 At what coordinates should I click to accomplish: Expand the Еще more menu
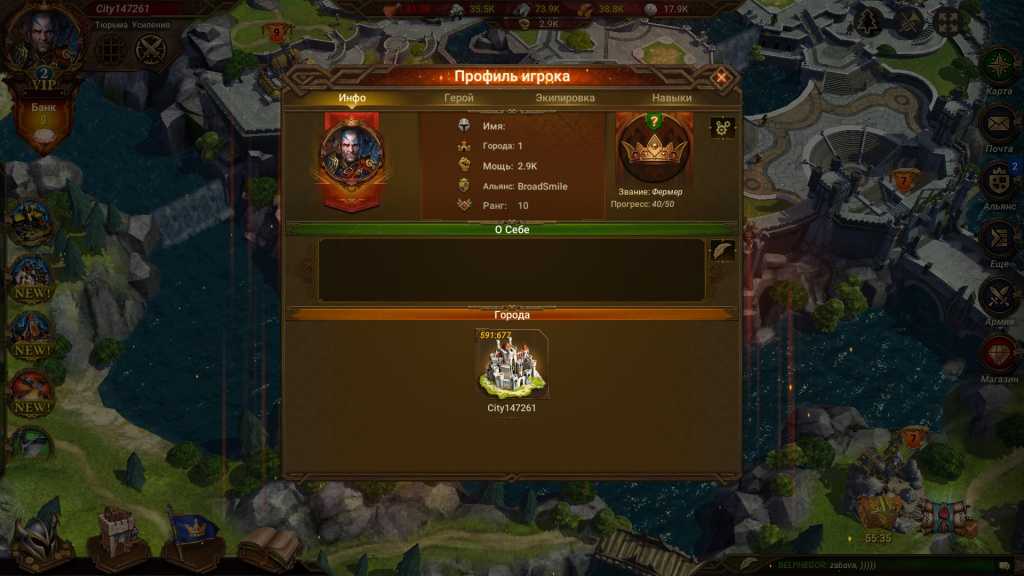tap(998, 240)
